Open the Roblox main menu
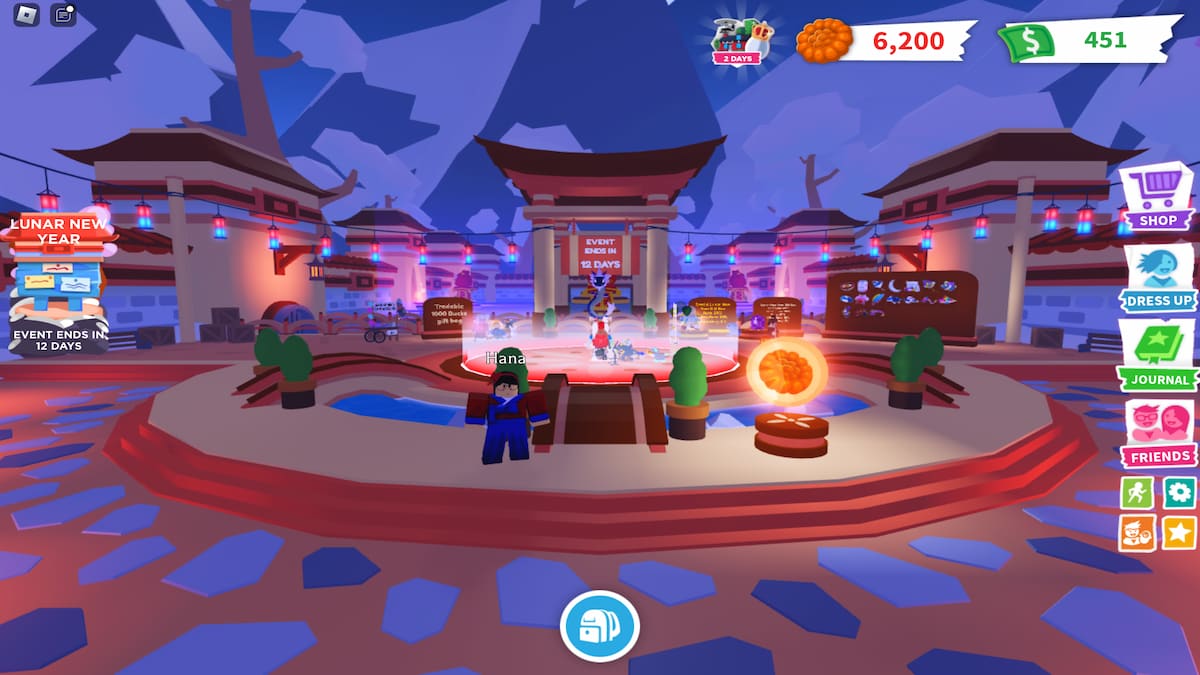1200x675 pixels. tap(27, 15)
